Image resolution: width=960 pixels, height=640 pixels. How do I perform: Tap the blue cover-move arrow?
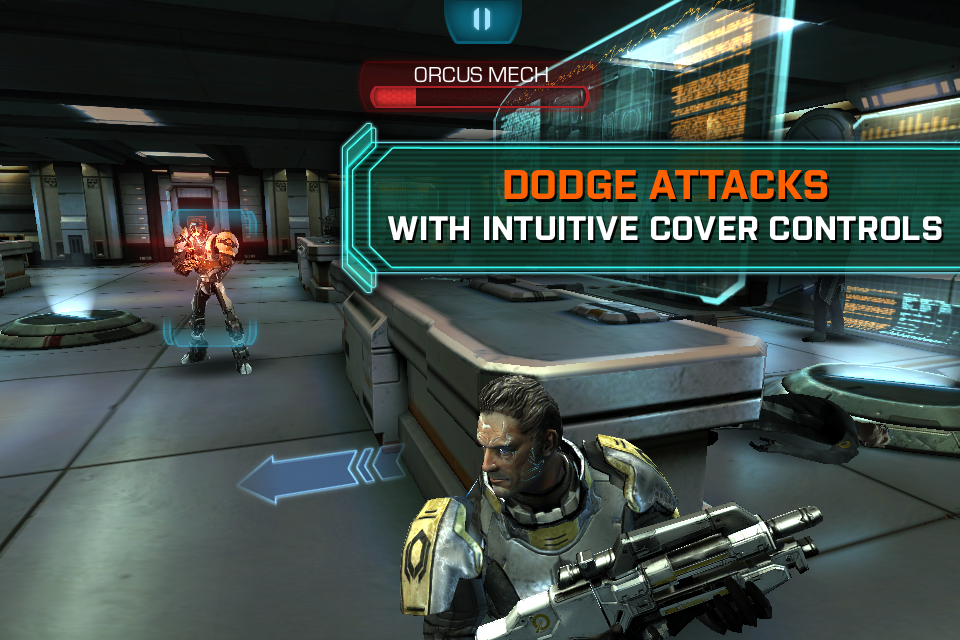tap(318, 476)
